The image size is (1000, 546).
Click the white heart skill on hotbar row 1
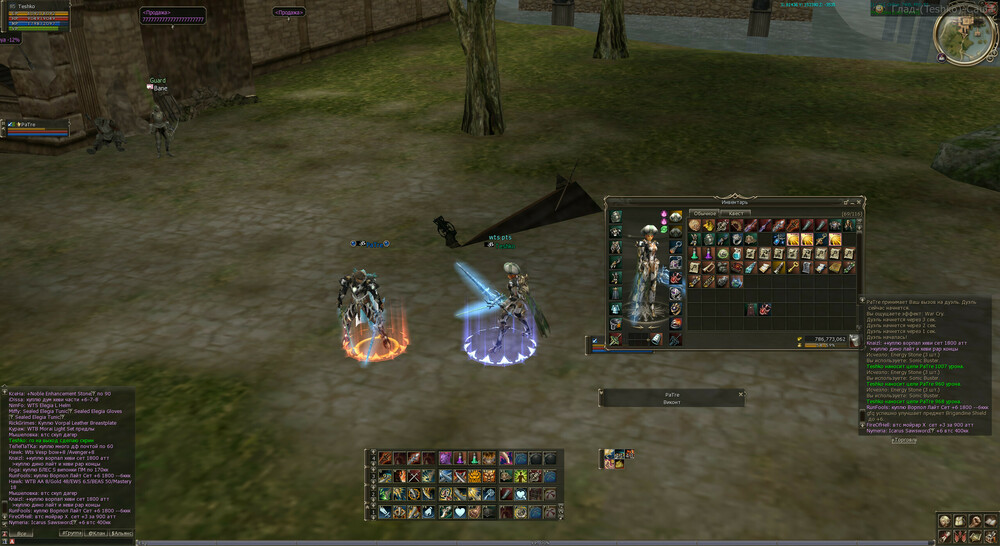click(460, 512)
